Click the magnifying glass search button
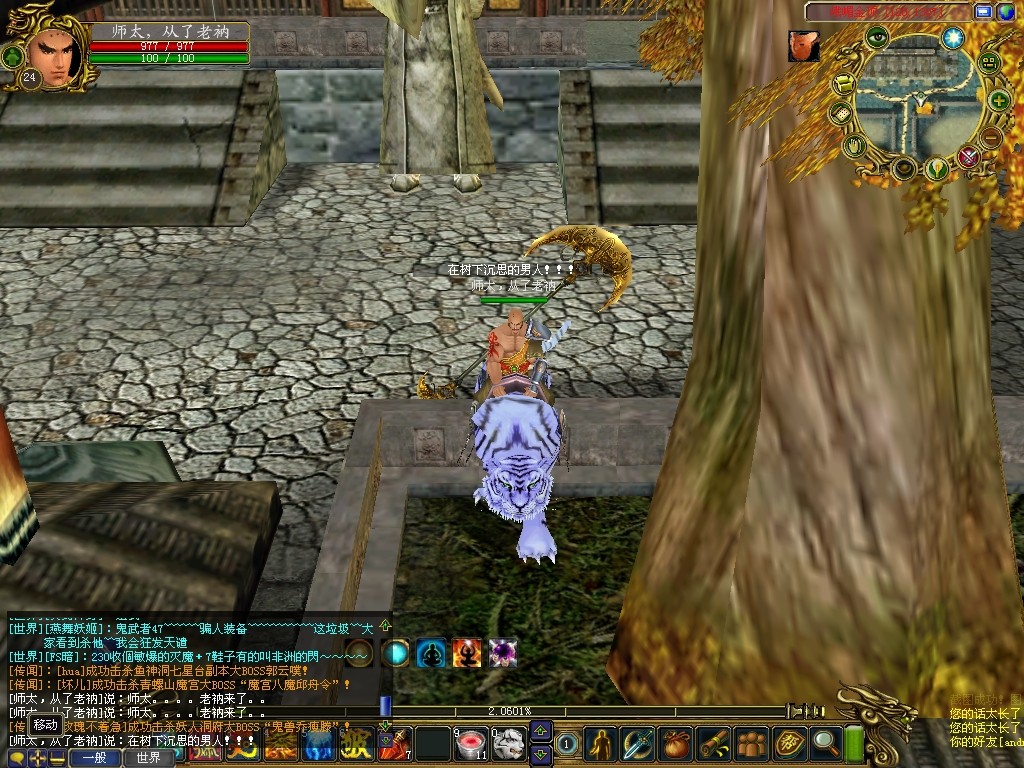This screenshot has width=1024, height=768. click(826, 742)
